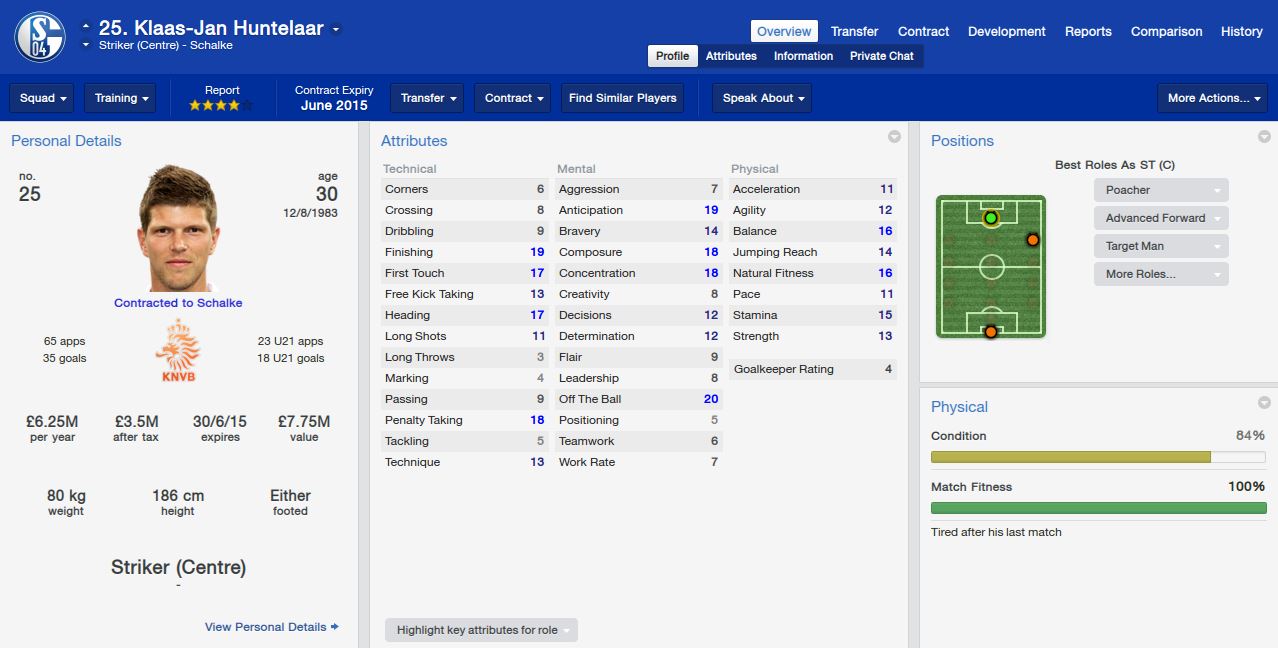Click the Find Similar Players button
Screen dimensions: 1278x648
pos(622,98)
